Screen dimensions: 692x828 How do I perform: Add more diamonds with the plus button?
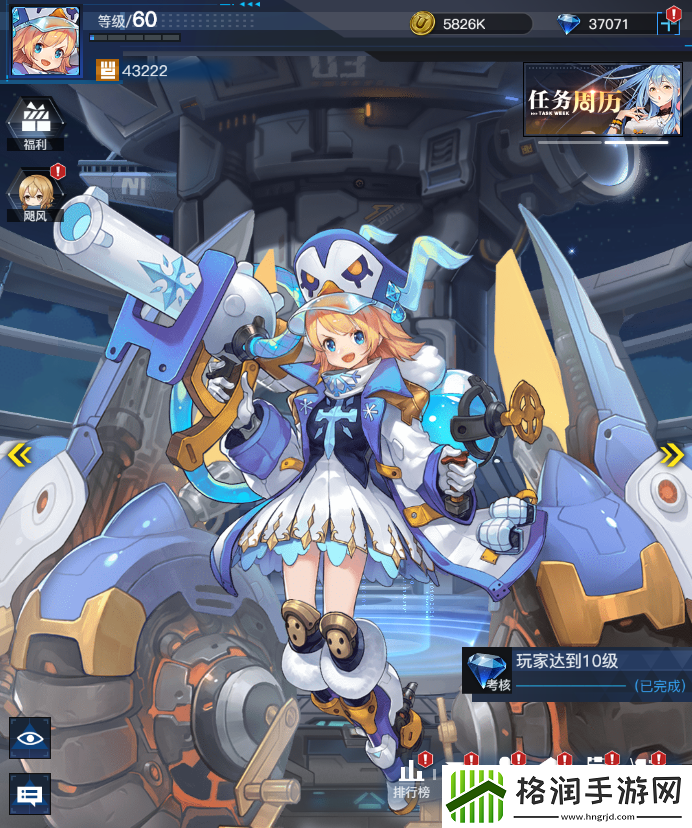tap(670, 24)
